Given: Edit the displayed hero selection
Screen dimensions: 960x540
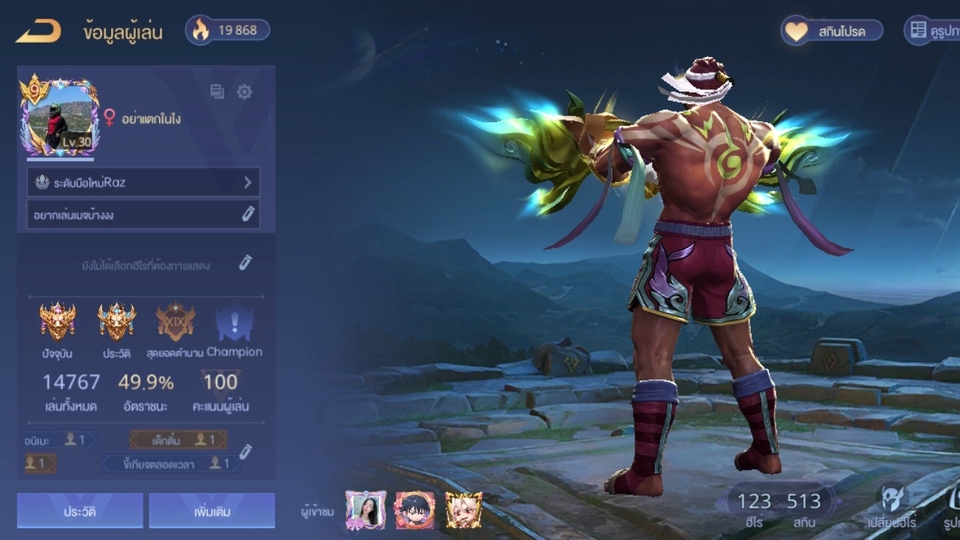Looking at the screenshot, I should 245,263.
